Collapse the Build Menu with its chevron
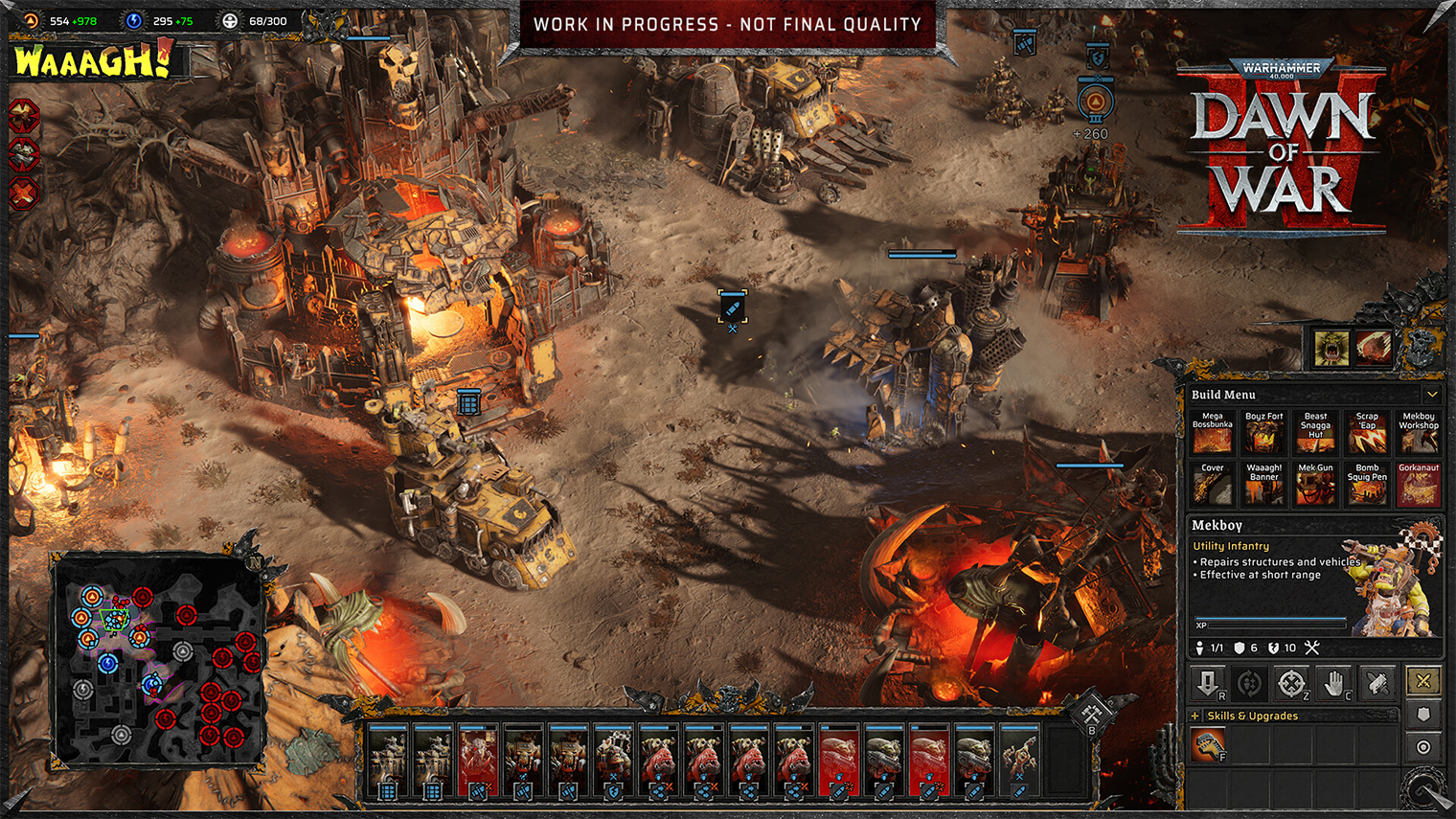1456x819 pixels. click(x=1431, y=394)
